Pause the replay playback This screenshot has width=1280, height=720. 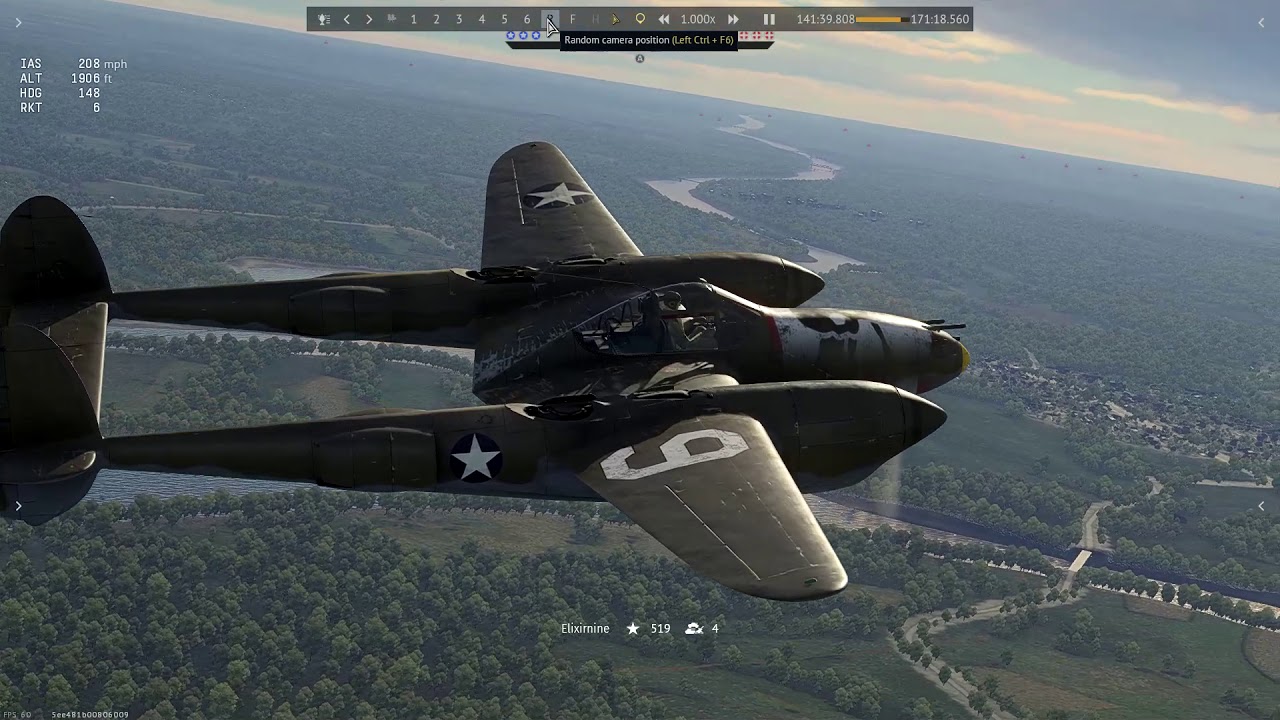[x=769, y=19]
